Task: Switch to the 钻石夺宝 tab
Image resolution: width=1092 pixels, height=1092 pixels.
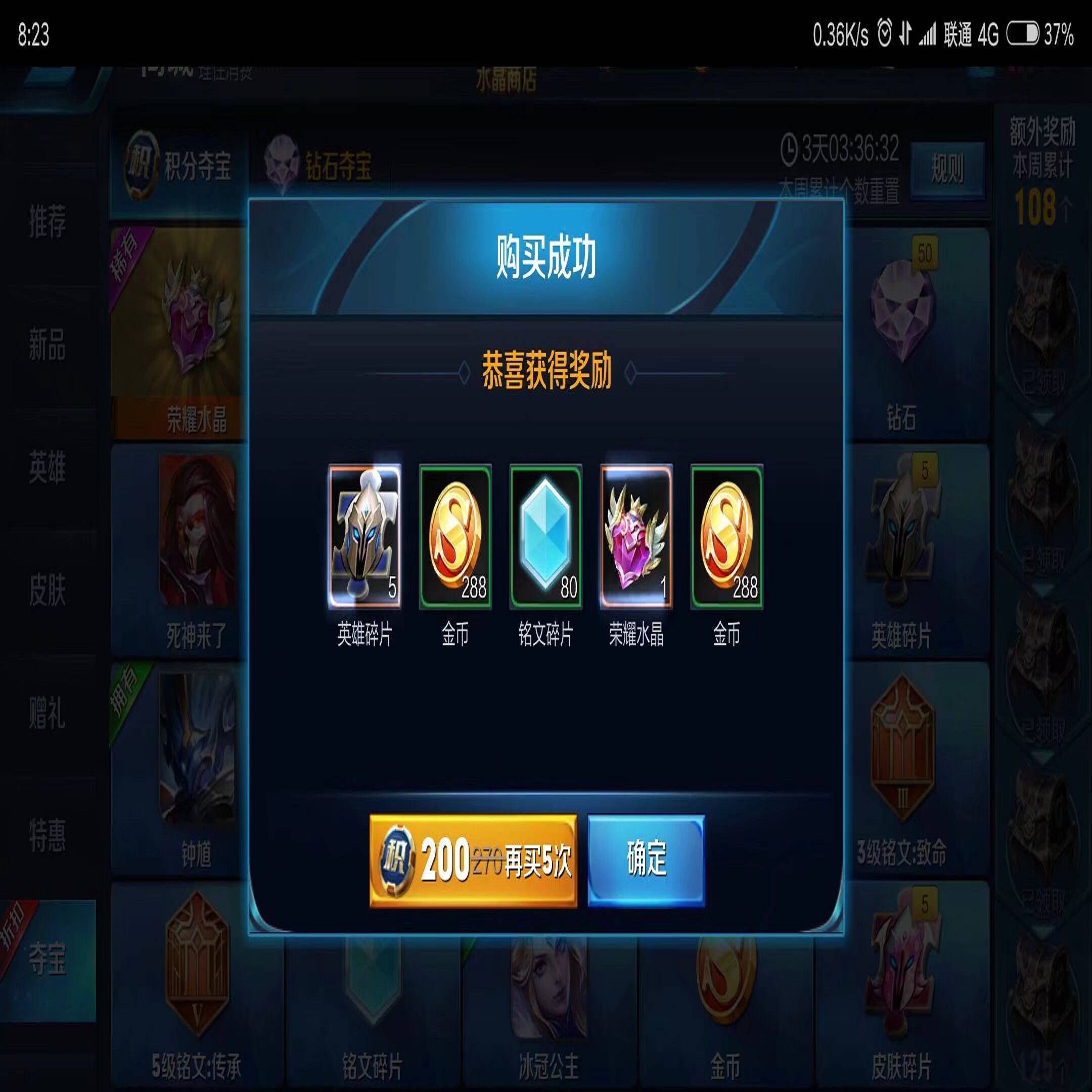Action: [x=320, y=167]
